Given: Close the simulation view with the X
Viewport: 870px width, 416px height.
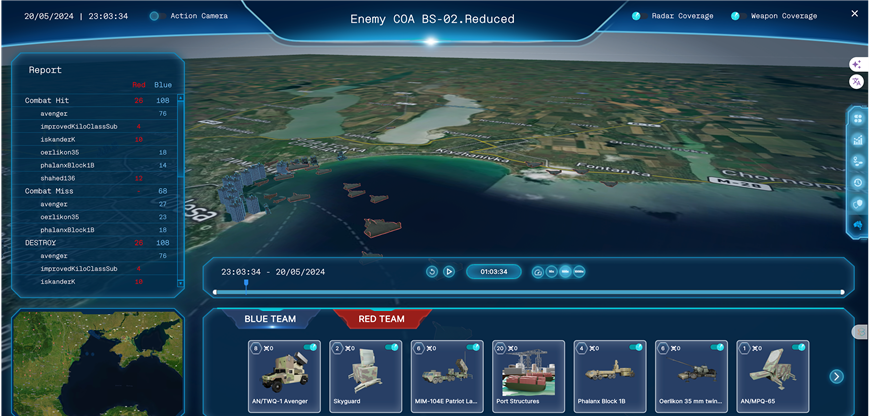Looking at the screenshot, I should [x=854, y=14].
